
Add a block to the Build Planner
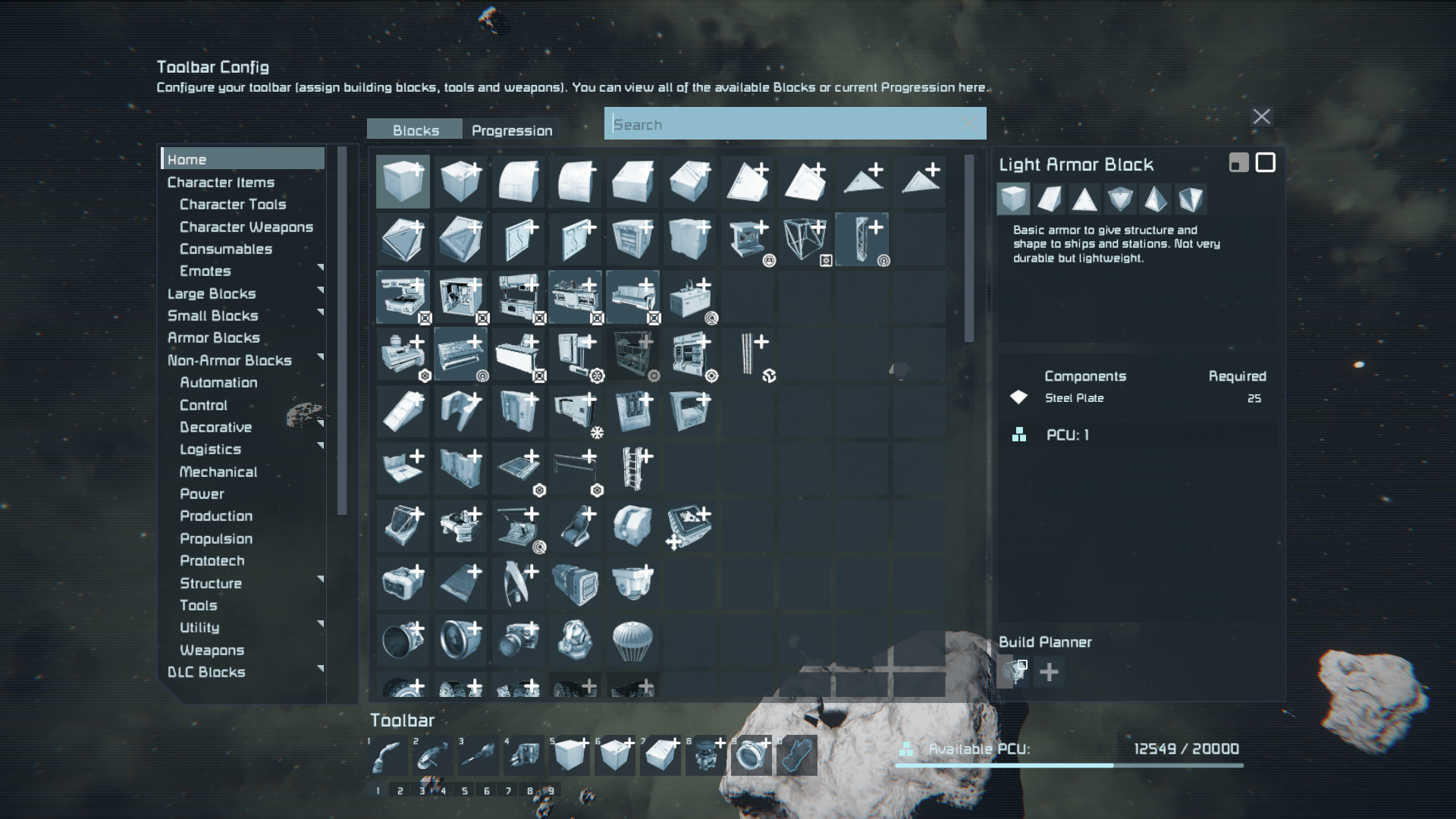coord(1049,672)
